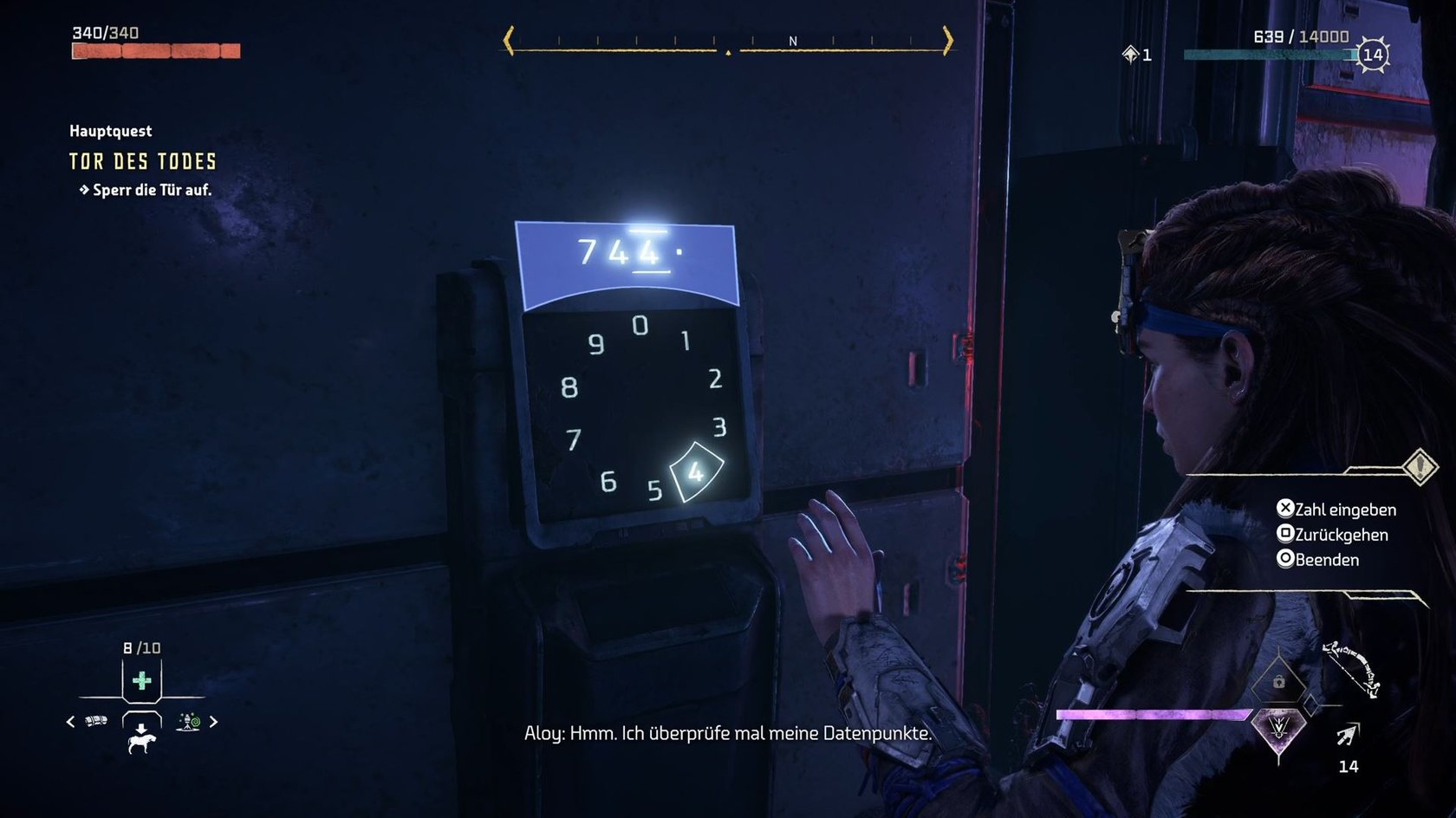The height and width of the screenshot is (818, 1456).
Task: Click the purple override progress bar
Action: (1153, 712)
